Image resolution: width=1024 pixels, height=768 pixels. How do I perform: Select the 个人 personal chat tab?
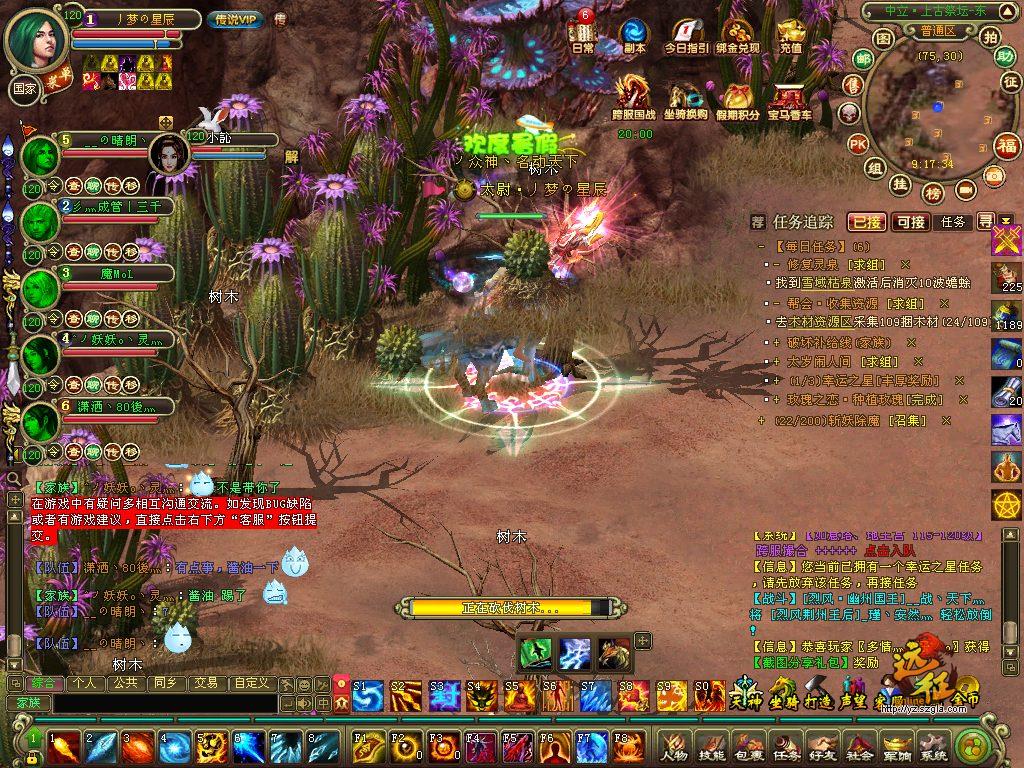click(x=83, y=683)
